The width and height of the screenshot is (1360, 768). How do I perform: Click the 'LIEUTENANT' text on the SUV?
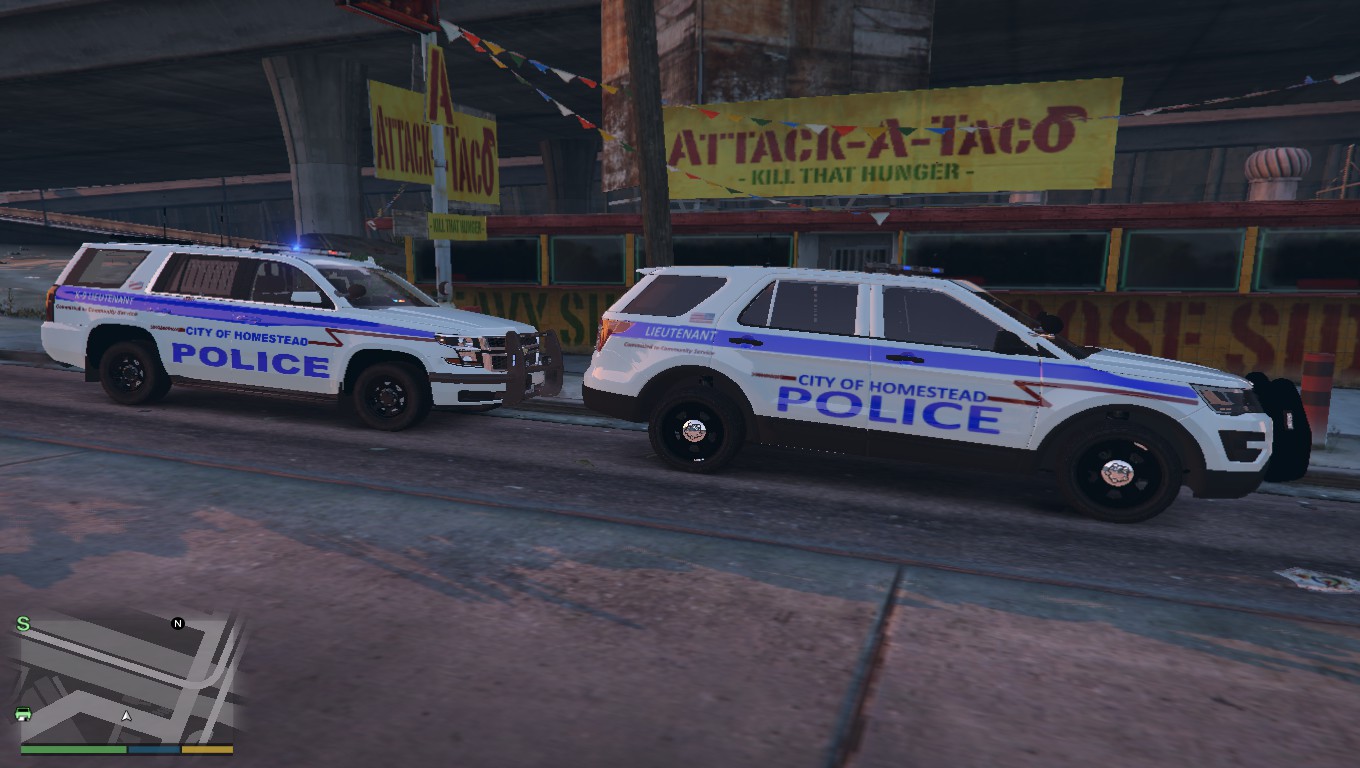[x=679, y=333]
